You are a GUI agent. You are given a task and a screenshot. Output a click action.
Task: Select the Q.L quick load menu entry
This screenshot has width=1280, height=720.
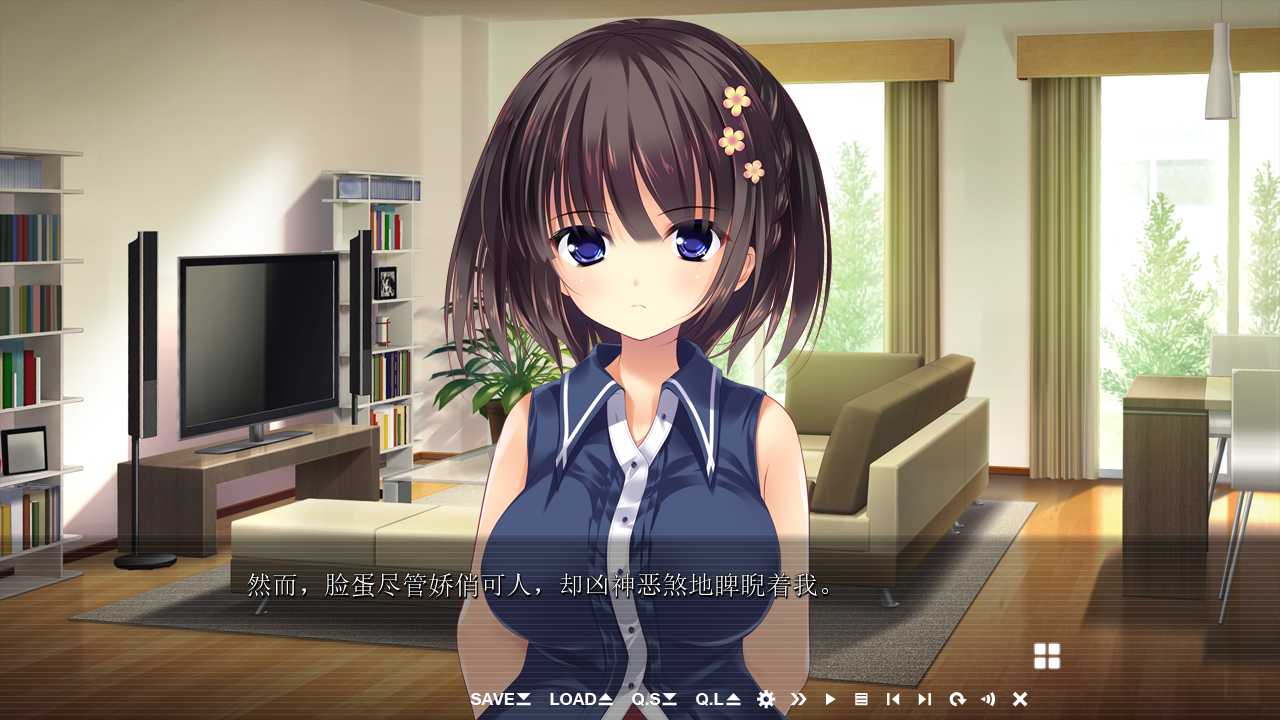[712, 700]
